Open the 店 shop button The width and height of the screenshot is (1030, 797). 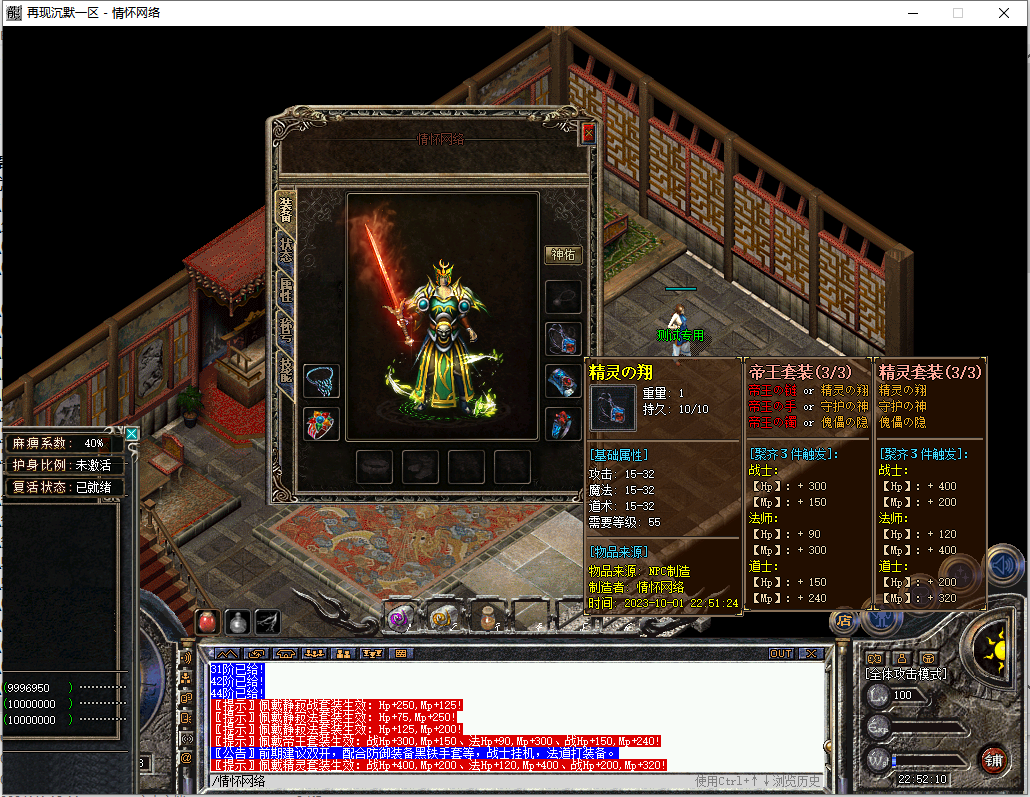pos(846,620)
